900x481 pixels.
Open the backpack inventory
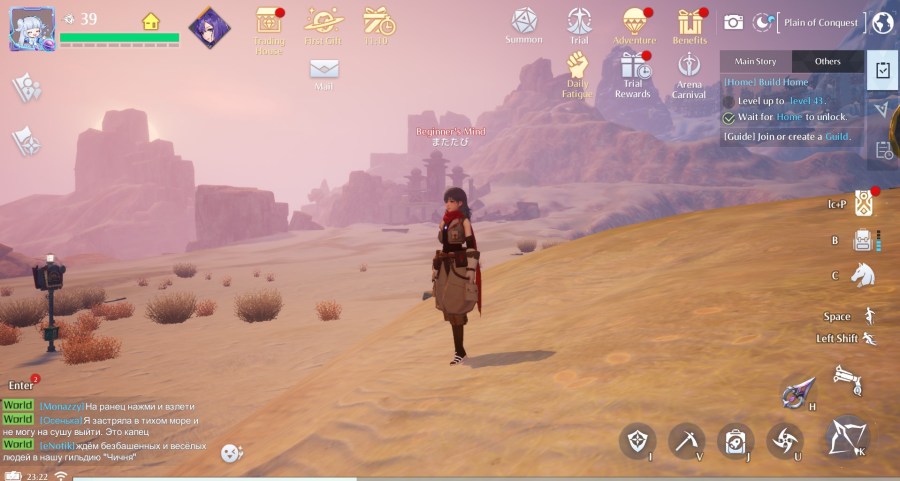click(x=864, y=240)
